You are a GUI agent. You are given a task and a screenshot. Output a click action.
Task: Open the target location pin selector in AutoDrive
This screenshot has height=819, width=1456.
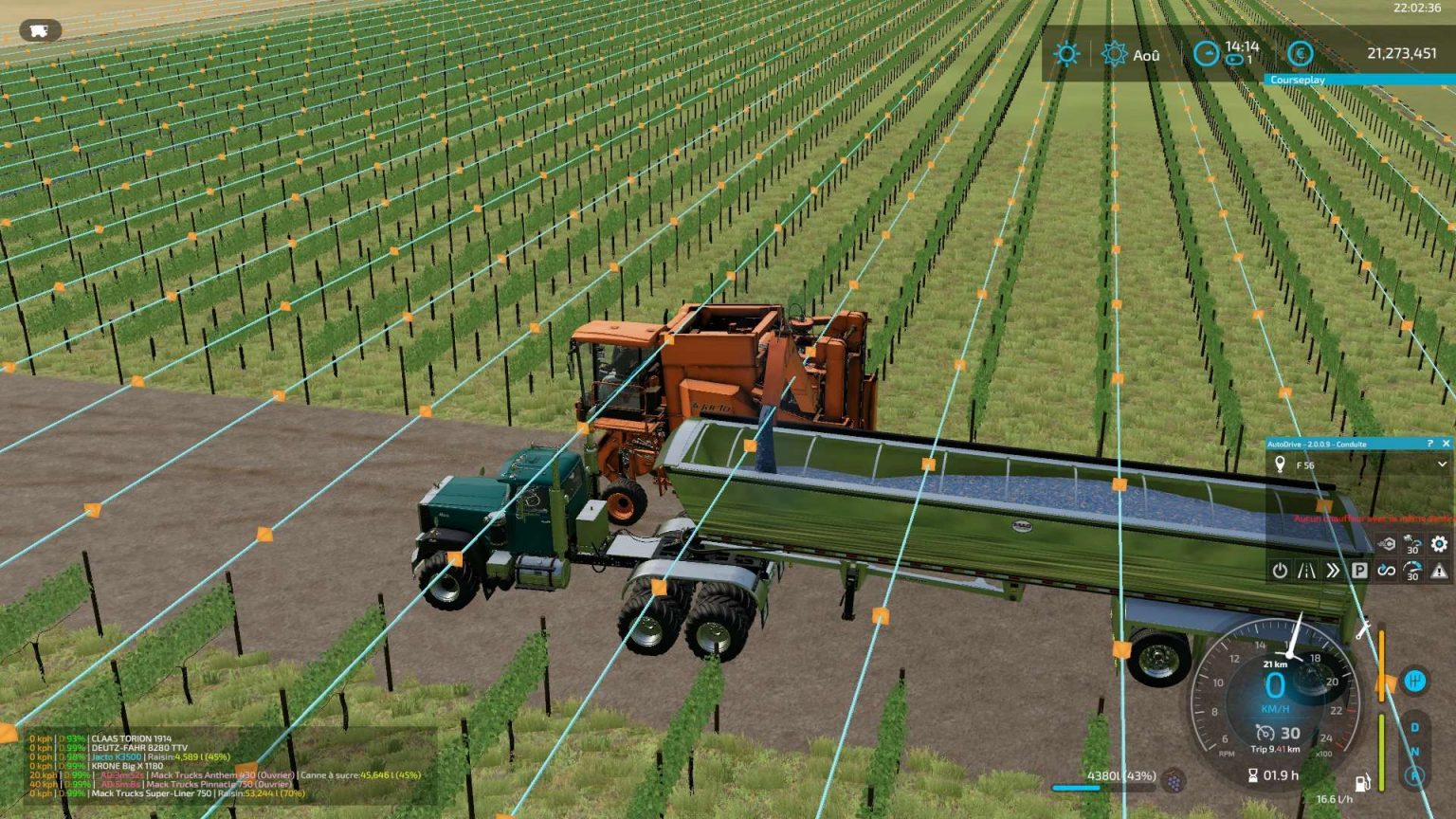pyautogui.click(x=1280, y=464)
